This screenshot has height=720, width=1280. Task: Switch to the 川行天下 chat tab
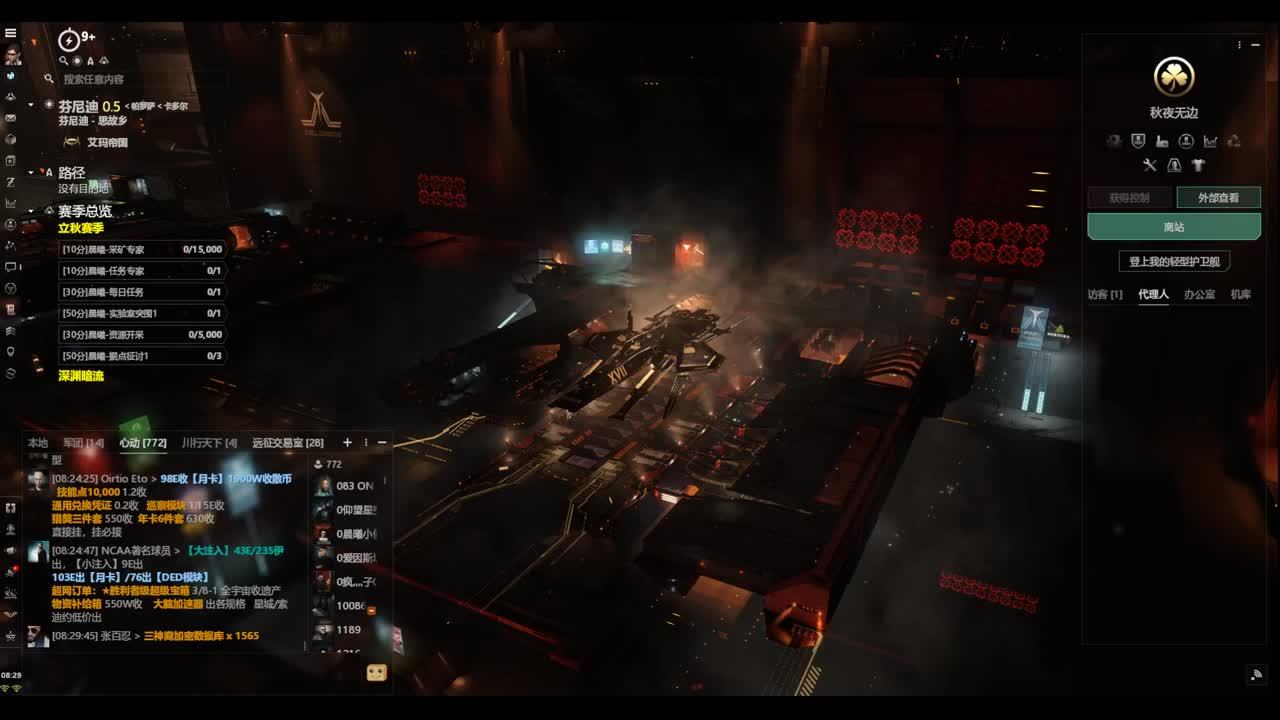[x=209, y=443]
